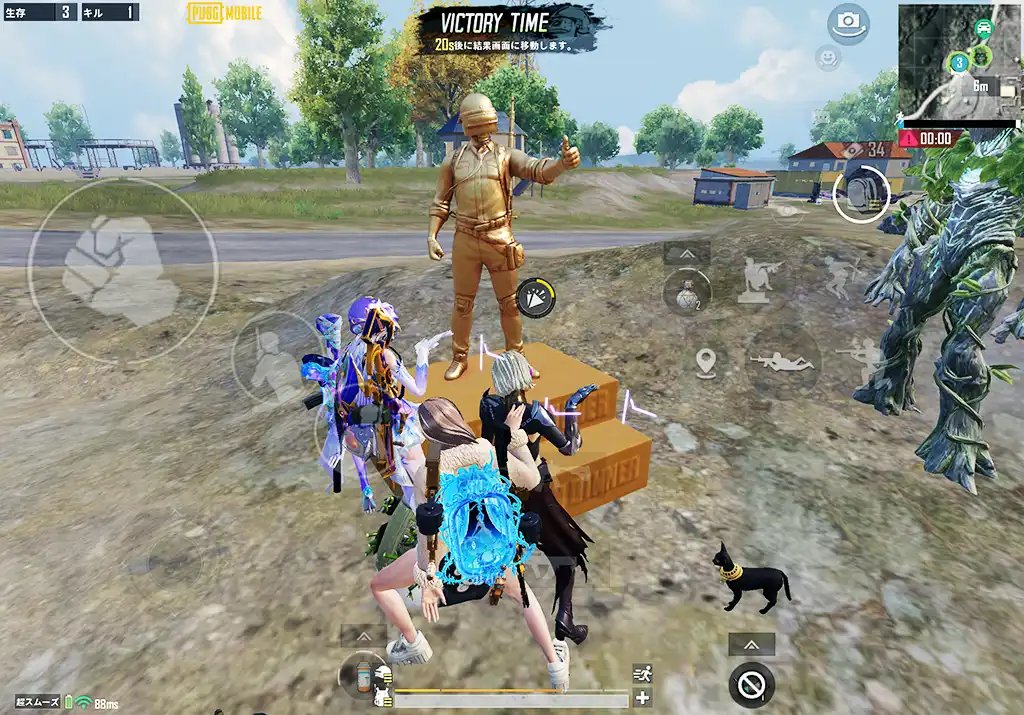The height and width of the screenshot is (715, 1024).
Task: Open the backpack inventory
Action: 860,192
